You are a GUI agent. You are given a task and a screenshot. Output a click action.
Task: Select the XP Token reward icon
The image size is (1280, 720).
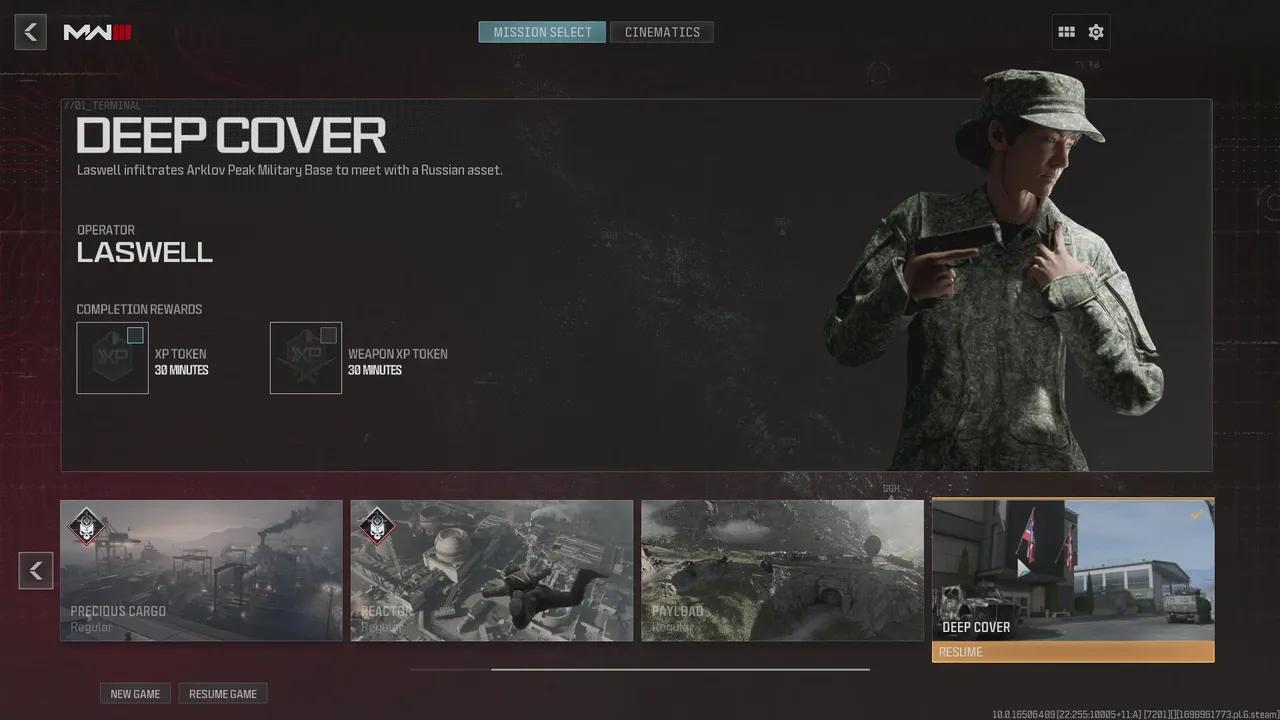(x=112, y=357)
